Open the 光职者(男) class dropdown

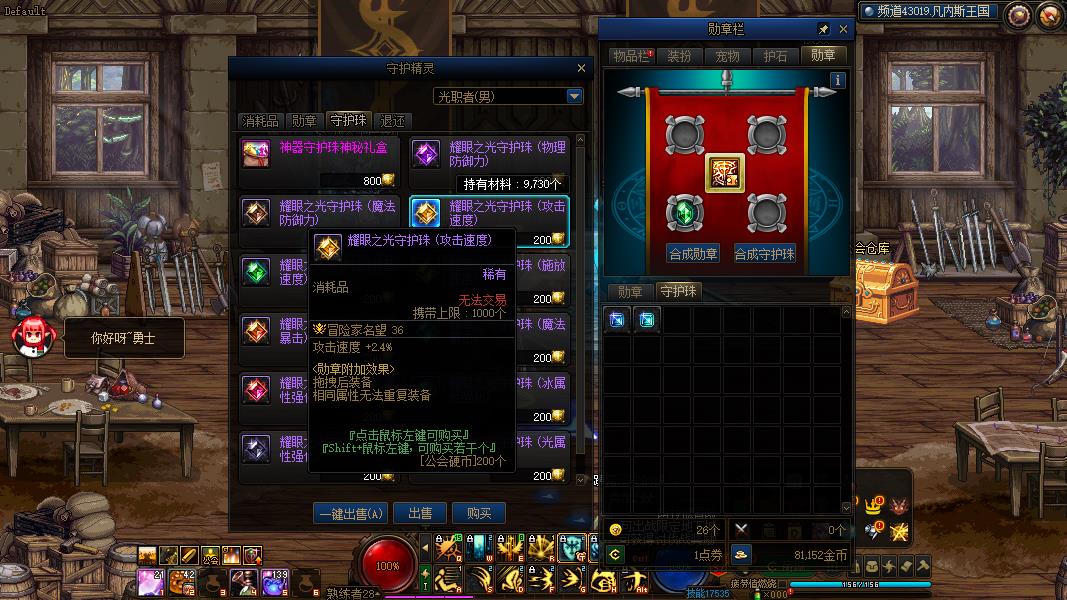coord(574,96)
